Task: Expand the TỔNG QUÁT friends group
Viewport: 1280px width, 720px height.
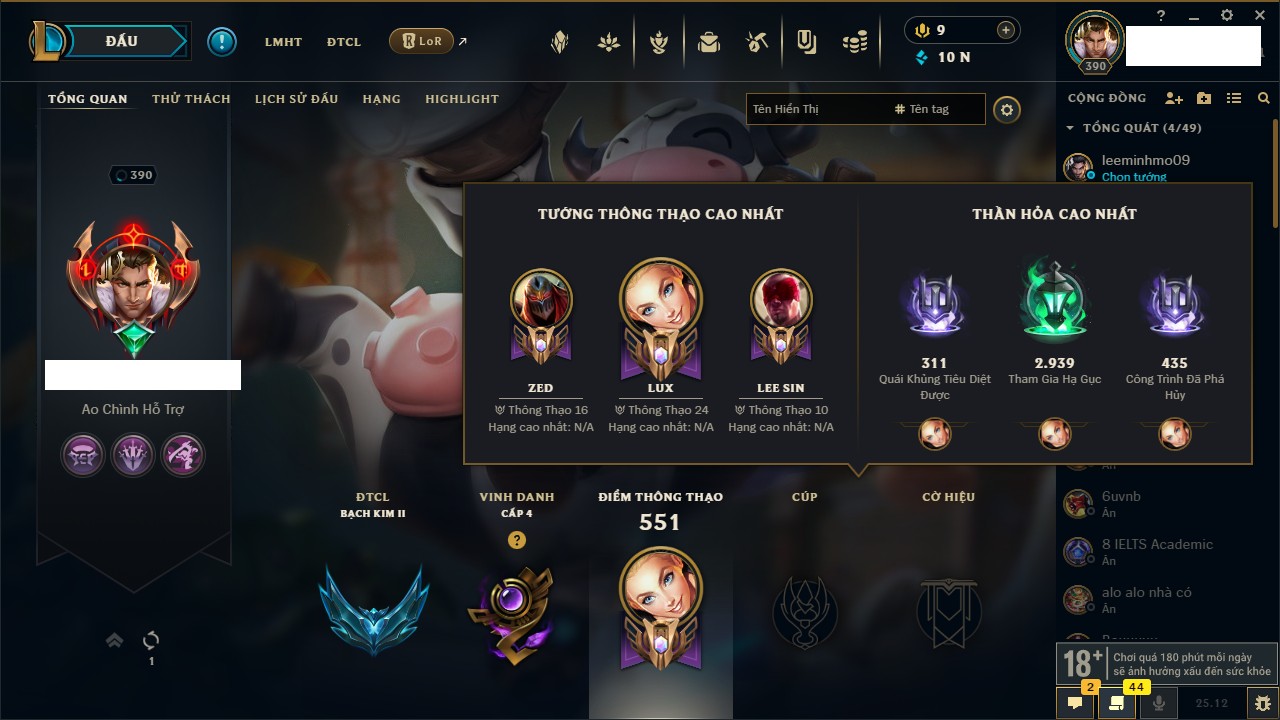Action: [x=1070, y=128]
